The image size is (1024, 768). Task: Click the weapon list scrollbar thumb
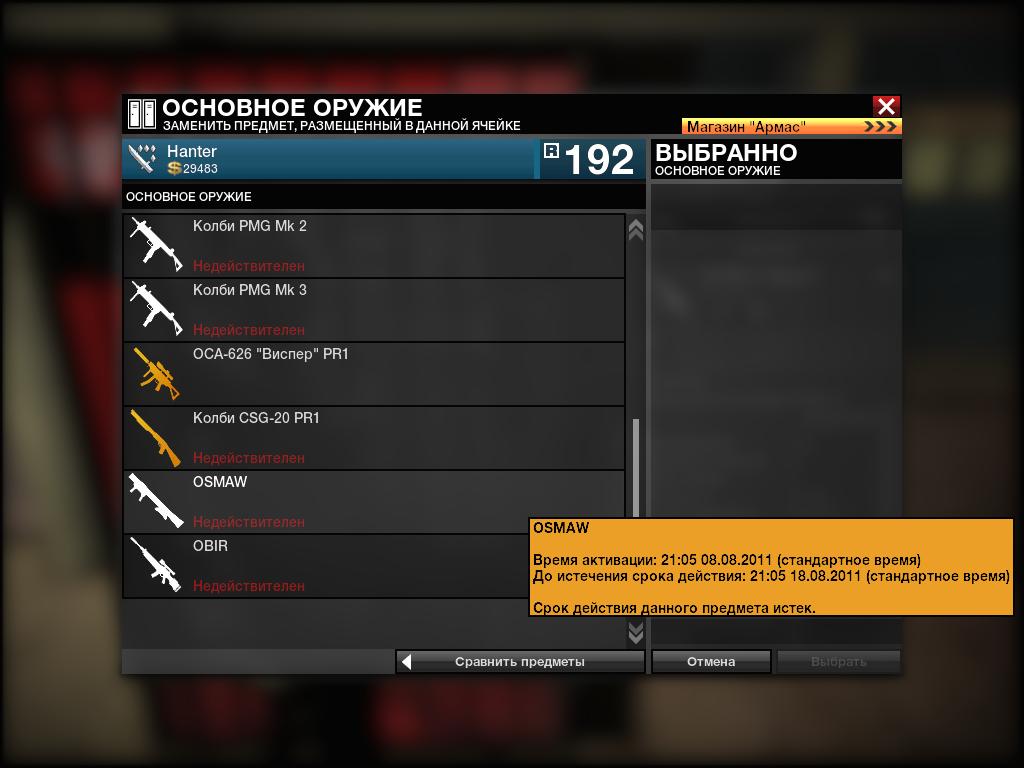[635, 470]
